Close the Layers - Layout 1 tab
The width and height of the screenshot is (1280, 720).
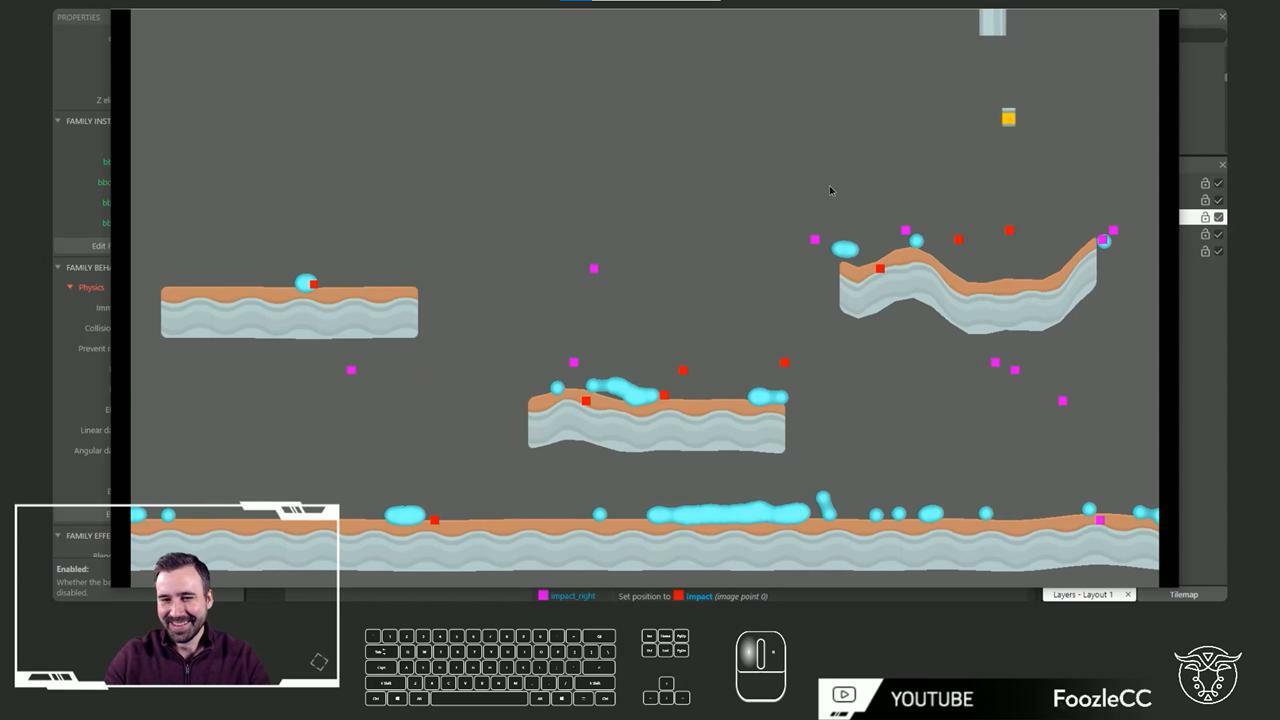coord(1127,594)
